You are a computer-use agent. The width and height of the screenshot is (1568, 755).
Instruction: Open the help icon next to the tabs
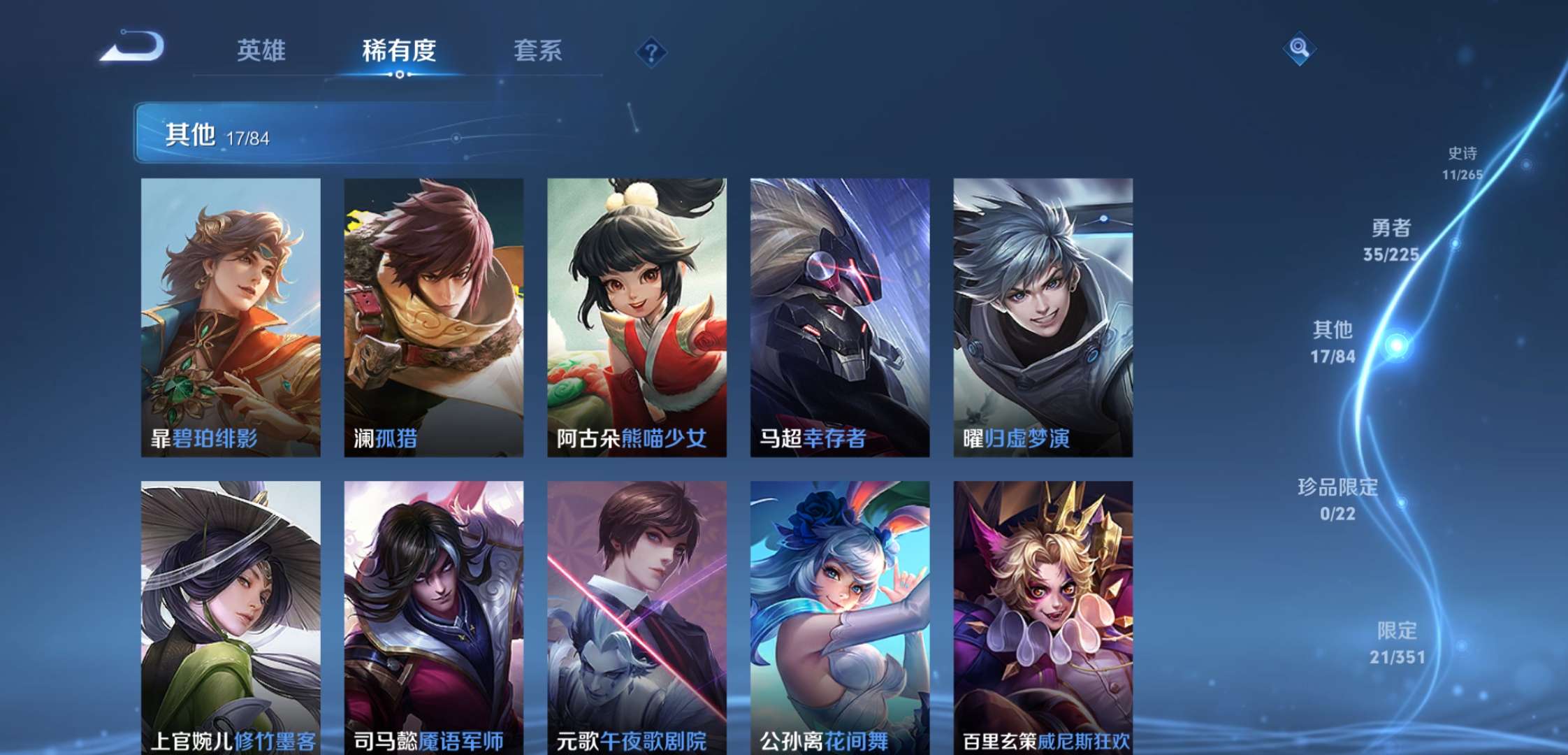[650, 50]
